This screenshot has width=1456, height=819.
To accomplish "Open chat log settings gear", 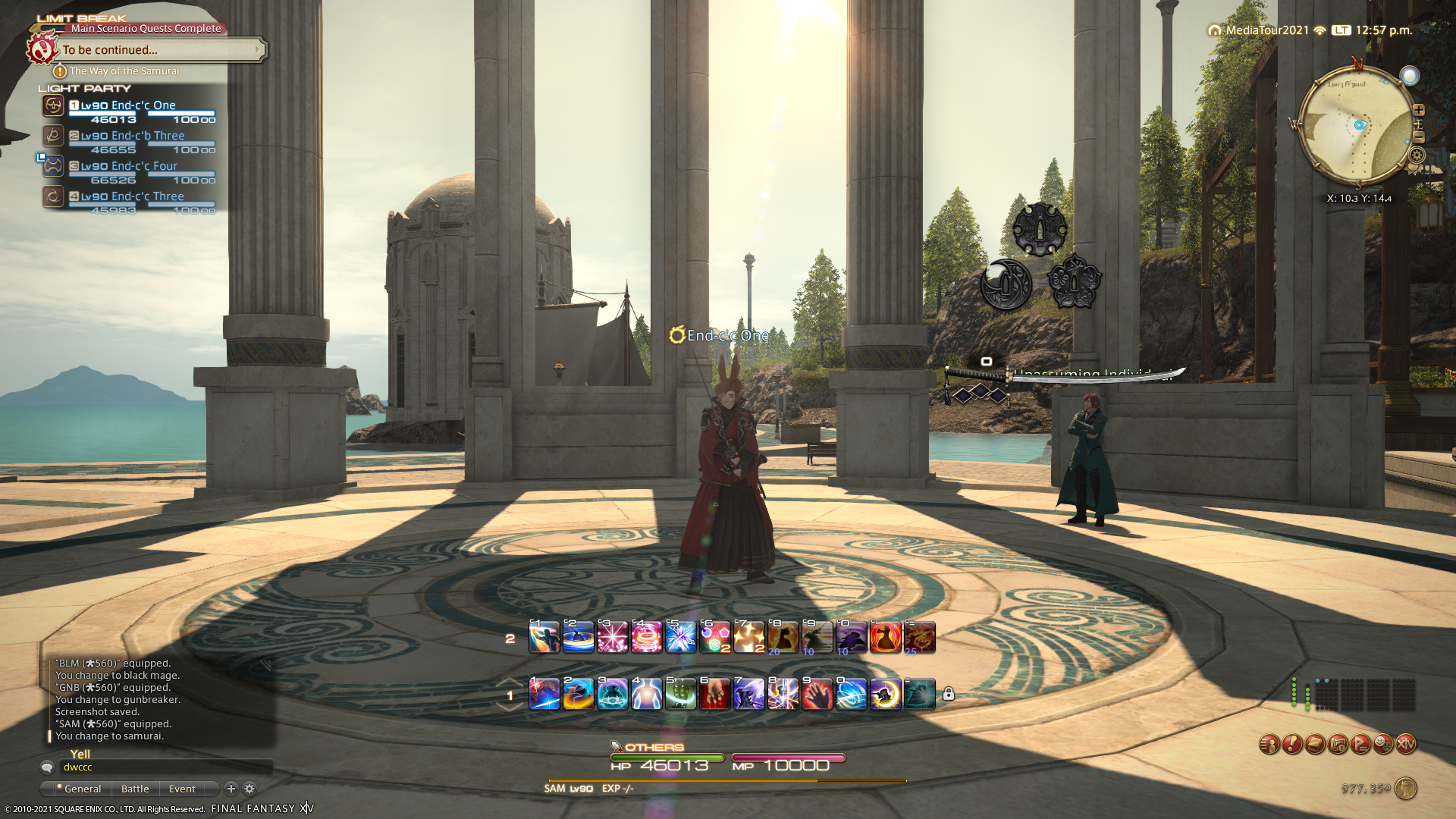I will point(249,789).
